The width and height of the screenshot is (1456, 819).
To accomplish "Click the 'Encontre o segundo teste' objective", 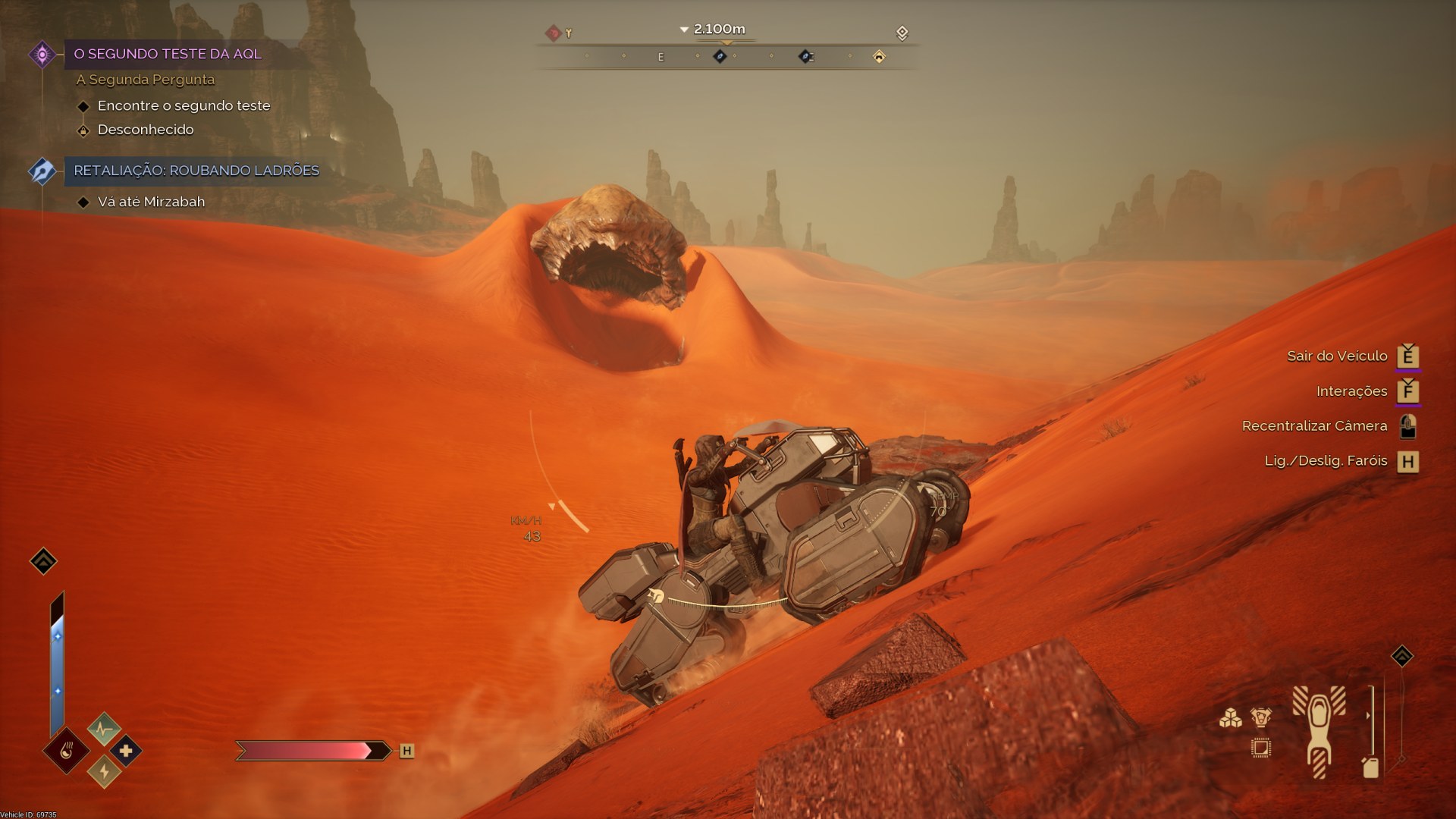I will [x=184, y=105].
